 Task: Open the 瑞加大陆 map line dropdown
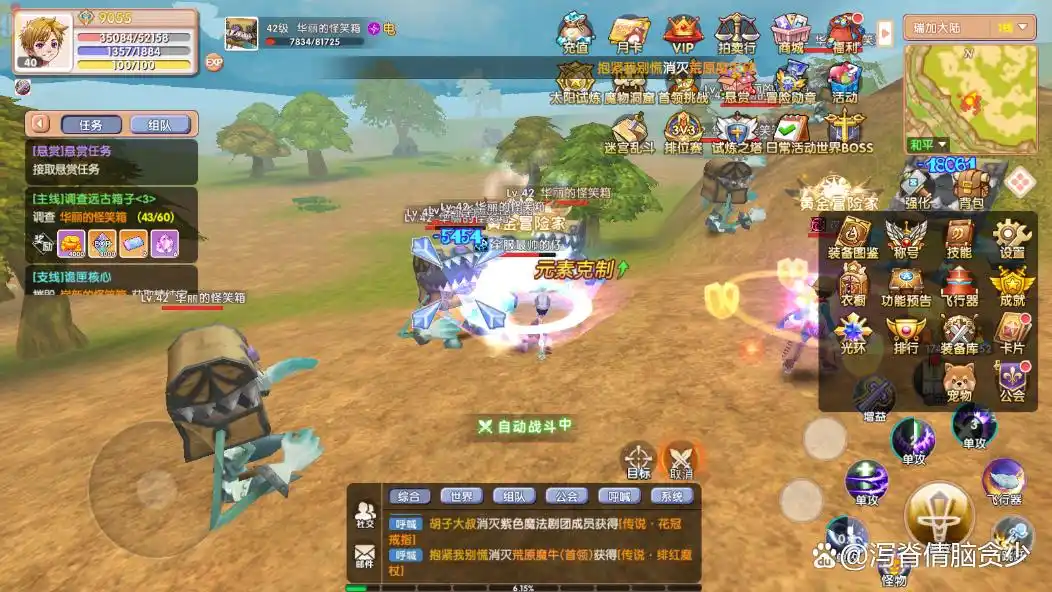(959, 27)
